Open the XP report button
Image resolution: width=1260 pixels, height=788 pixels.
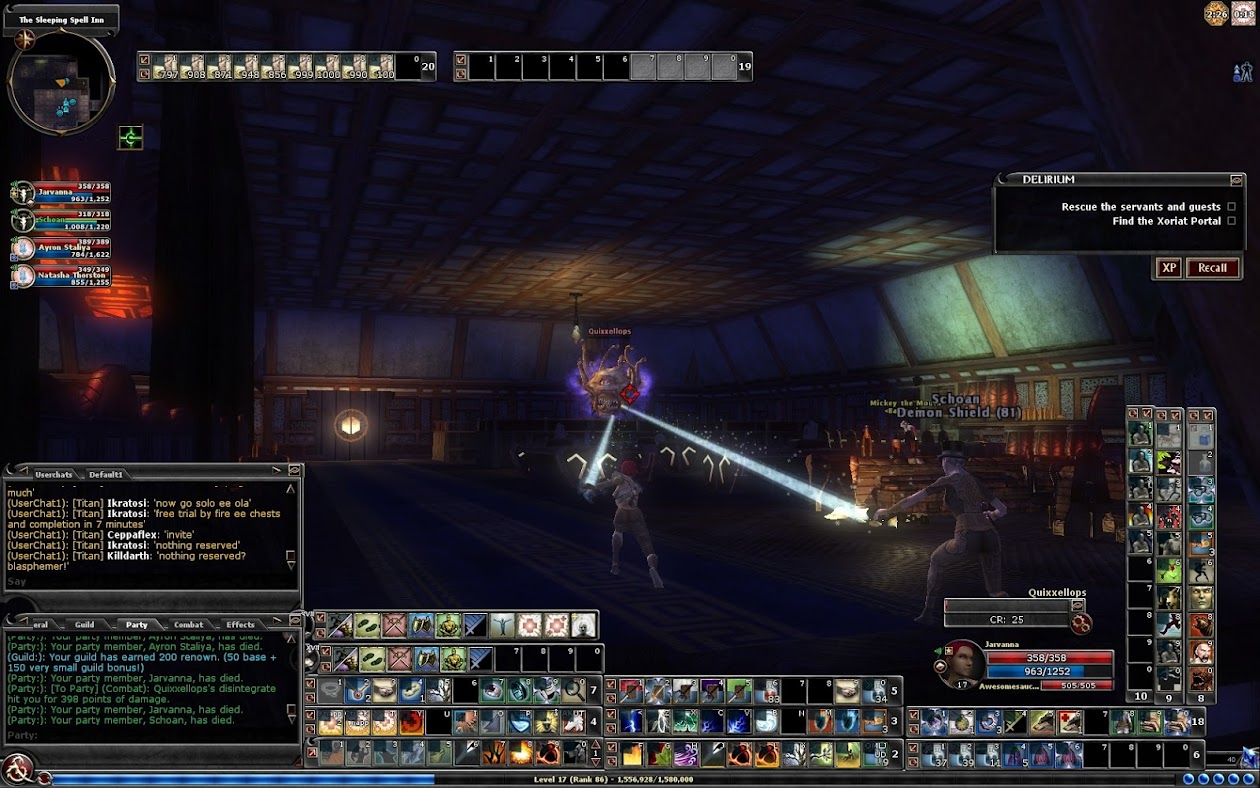point(1167,268)
